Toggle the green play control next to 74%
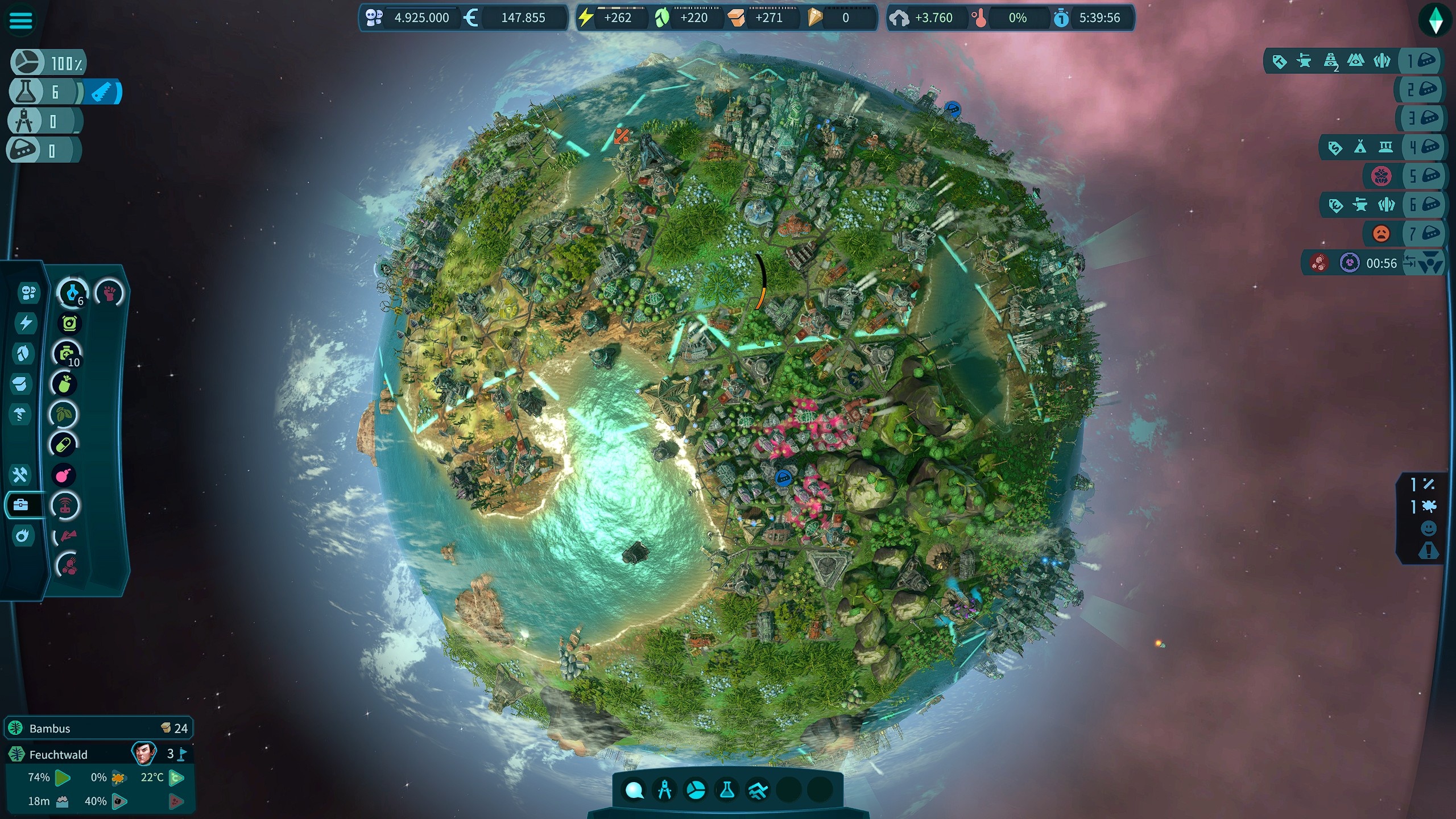Screen dimensions: 1456x819 (63, 778)
